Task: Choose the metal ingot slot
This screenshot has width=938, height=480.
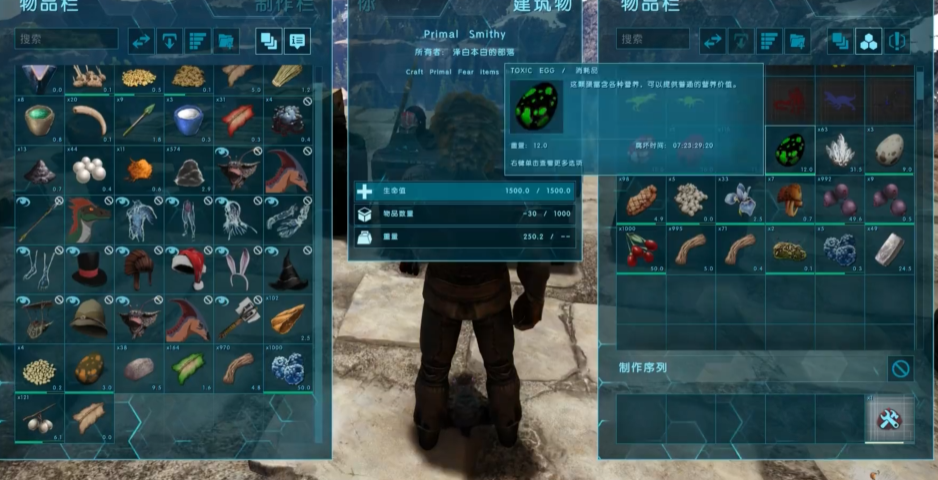Action: 888,249
